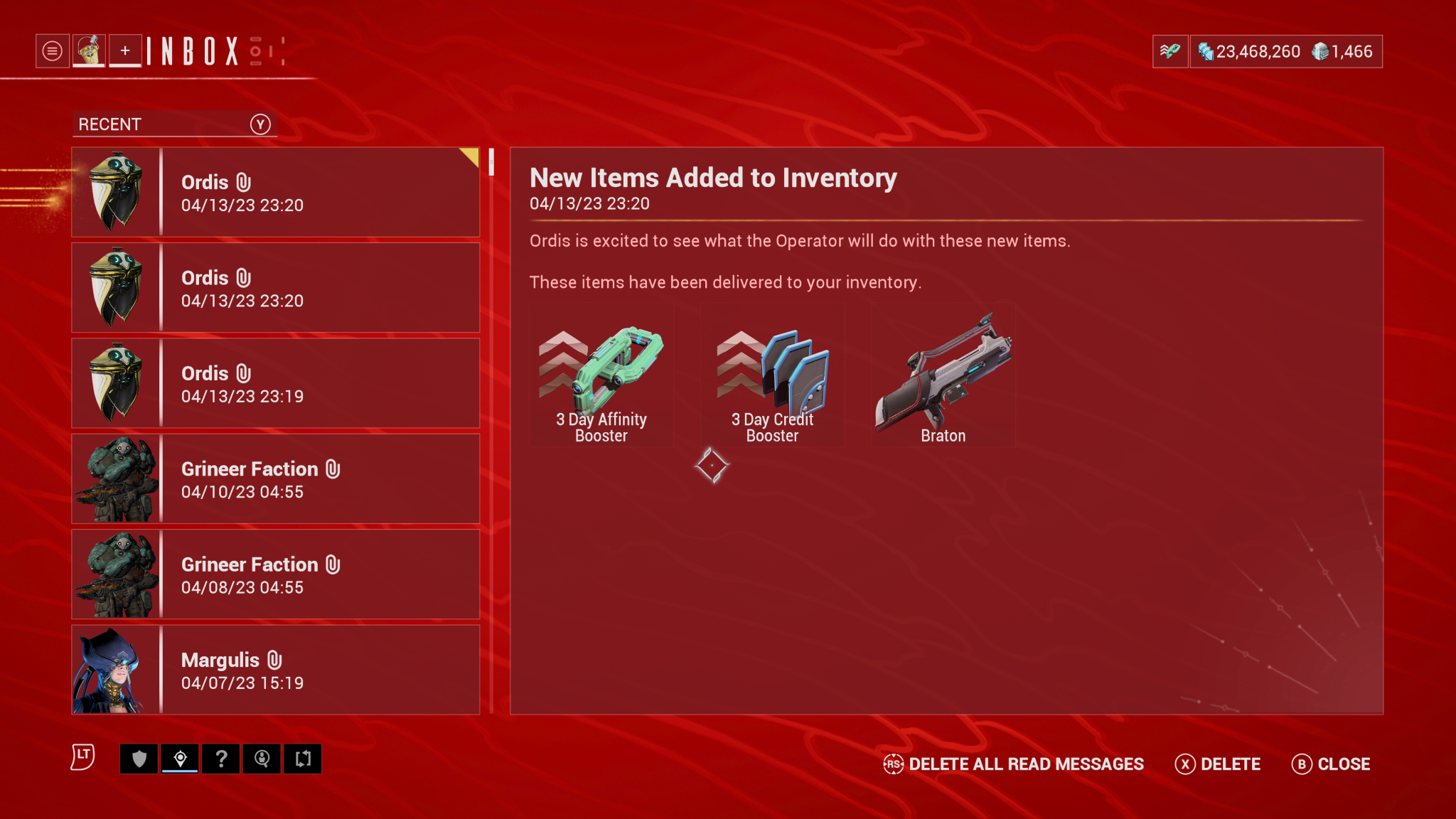Click the platinum currency icon showing 23,468,260
The height and width of the screenshot is (819, 1456).
click(1206, 51)
